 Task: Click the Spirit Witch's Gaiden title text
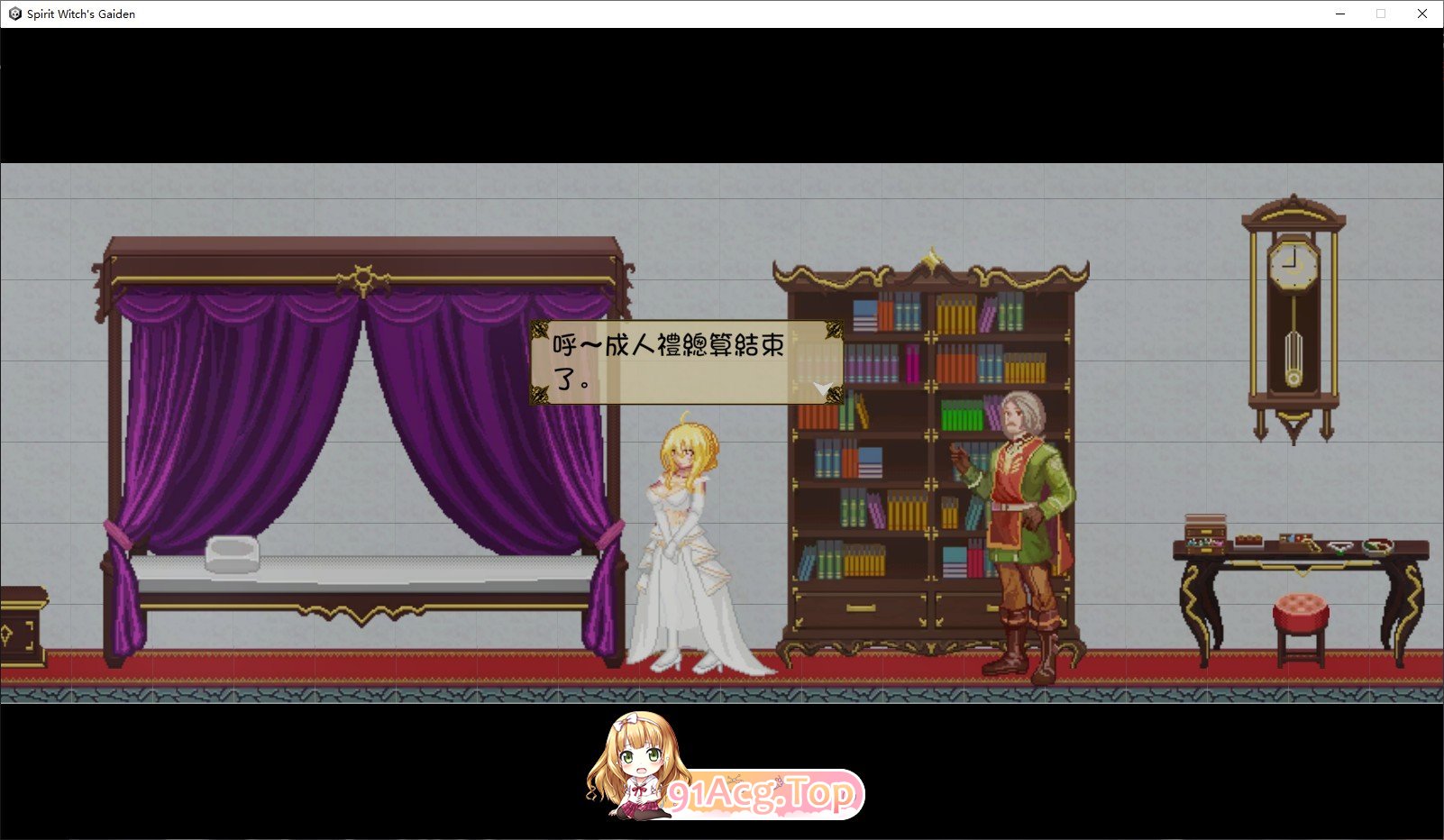click(x=79, y=14)
